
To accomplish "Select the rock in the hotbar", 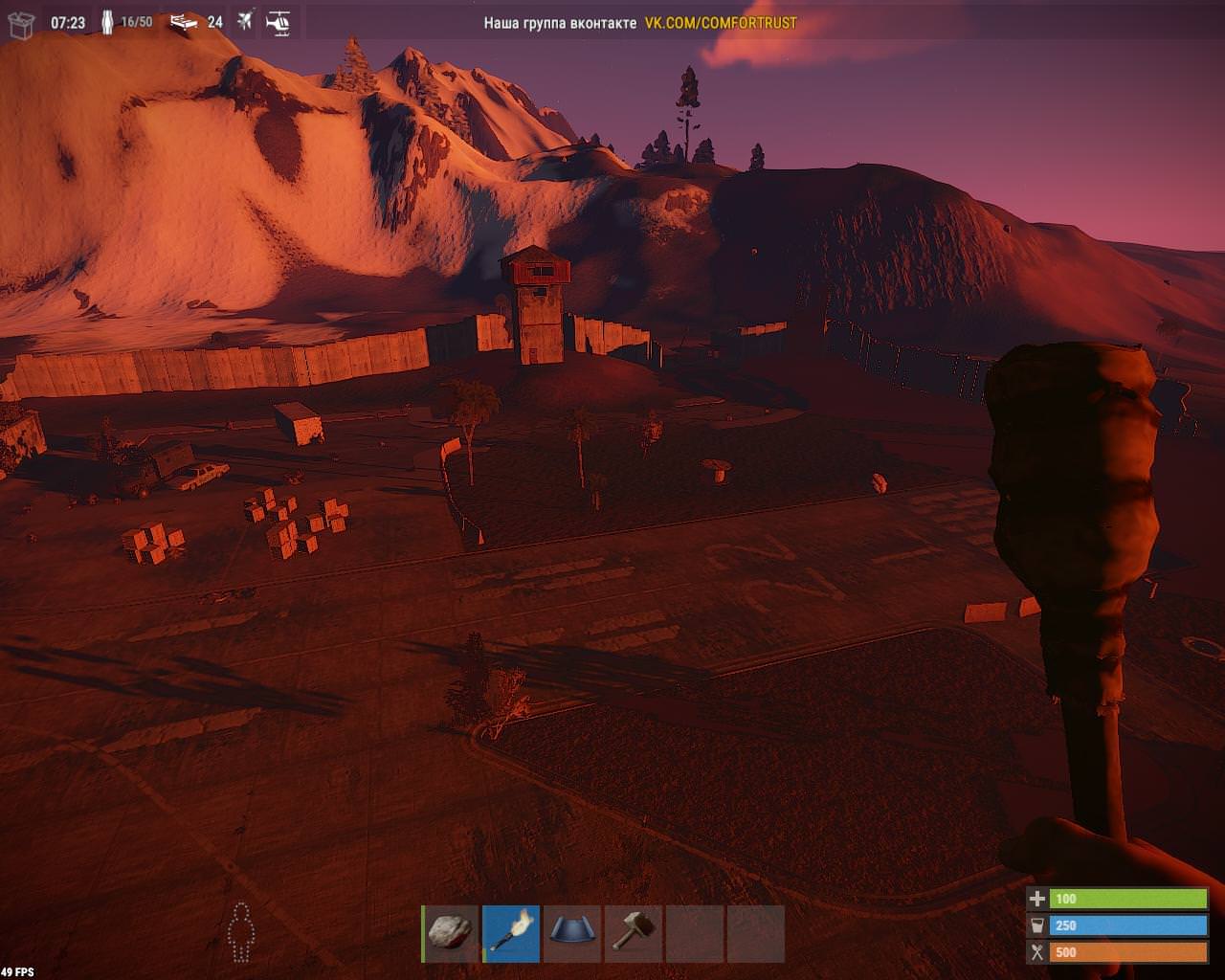I will click(451, 933).
